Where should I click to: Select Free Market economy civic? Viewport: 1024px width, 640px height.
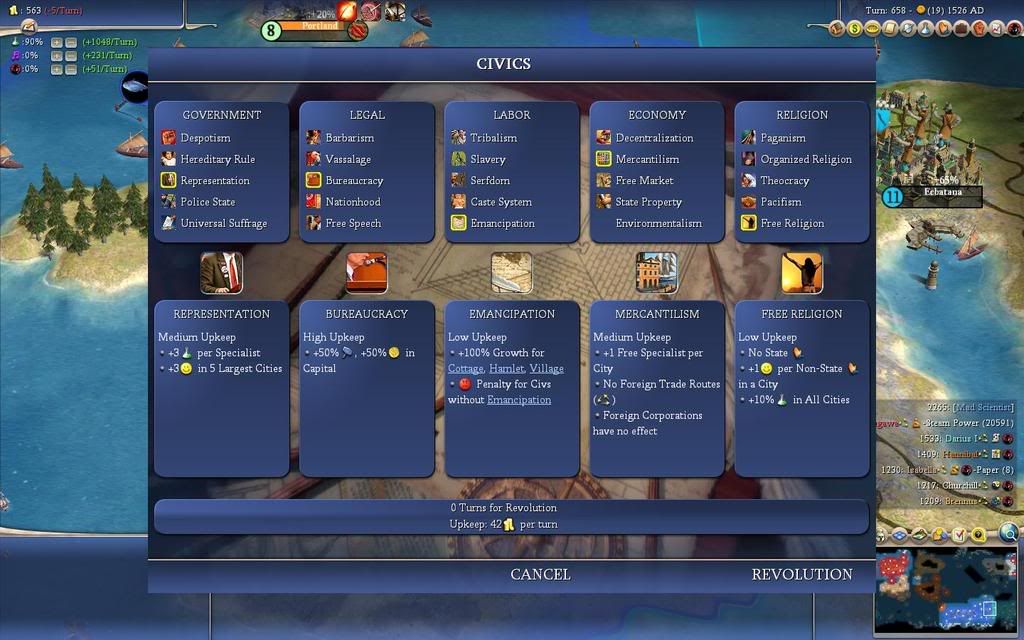644,181
